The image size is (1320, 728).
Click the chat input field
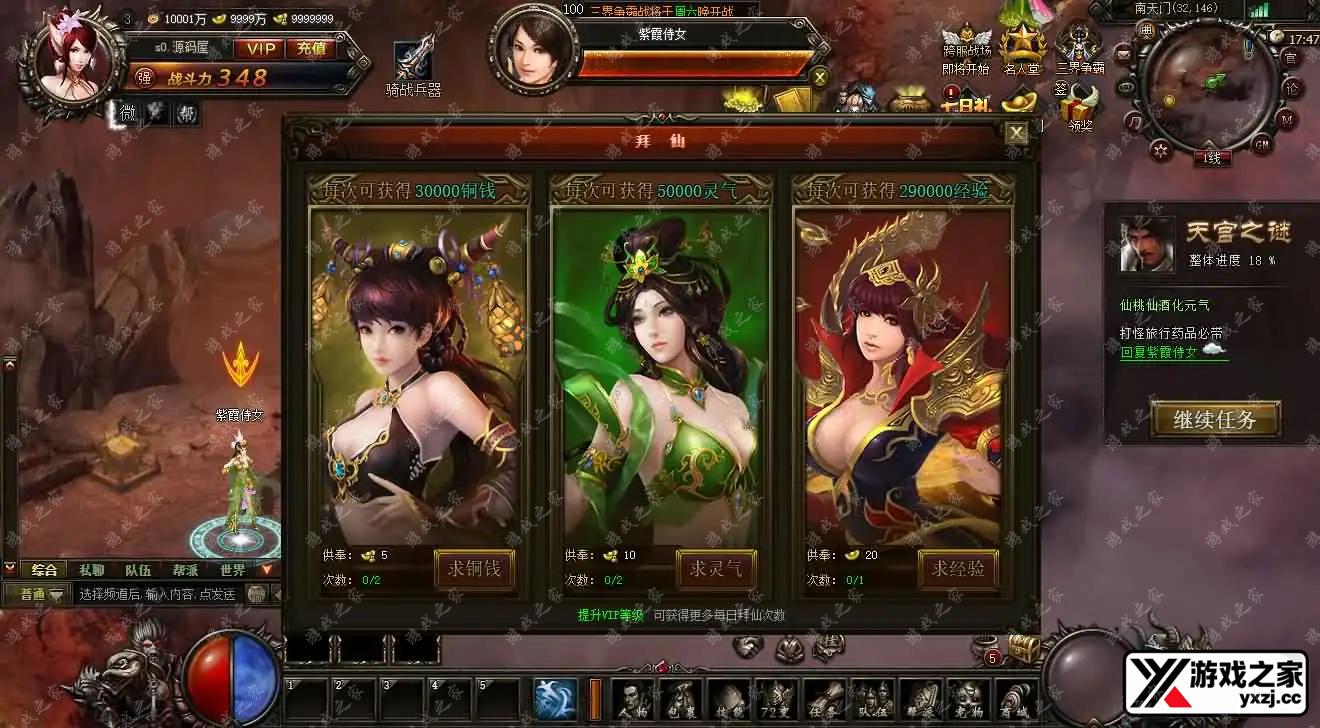156,594
